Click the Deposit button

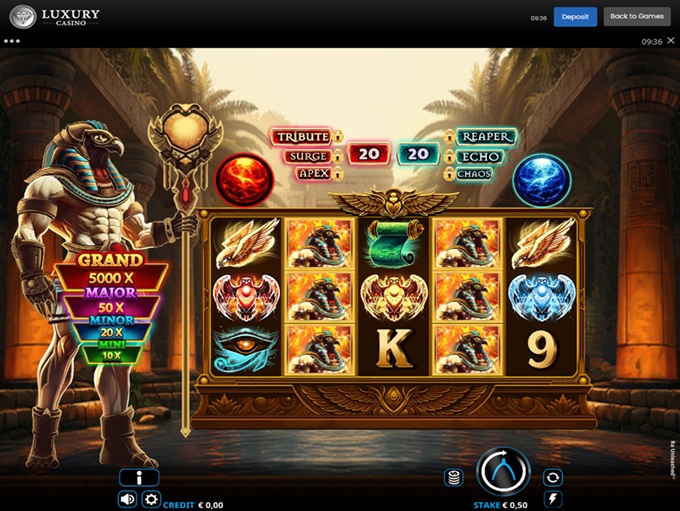[575, 17]
